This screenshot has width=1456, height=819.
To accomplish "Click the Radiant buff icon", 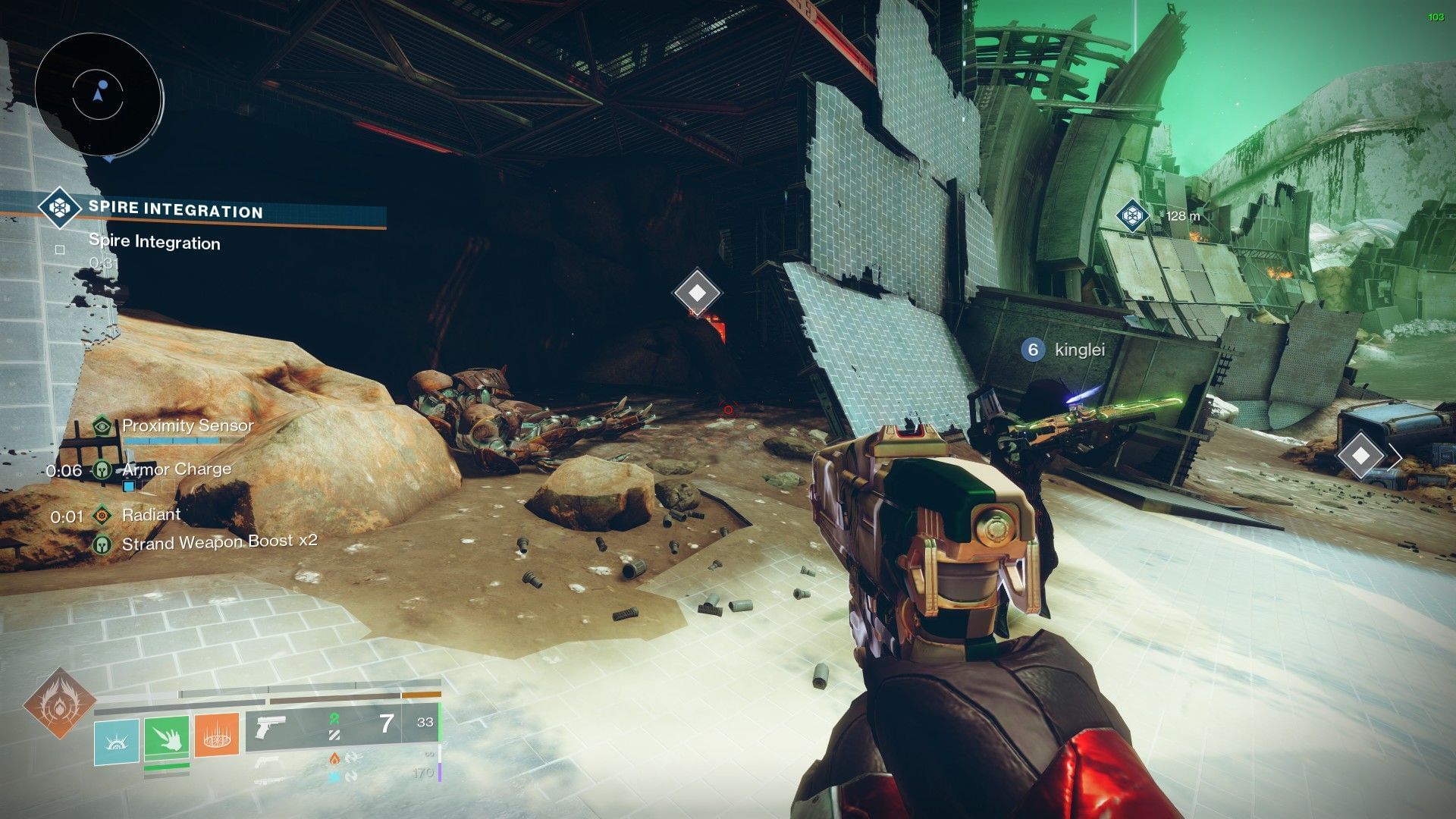I will pos(102,516).
